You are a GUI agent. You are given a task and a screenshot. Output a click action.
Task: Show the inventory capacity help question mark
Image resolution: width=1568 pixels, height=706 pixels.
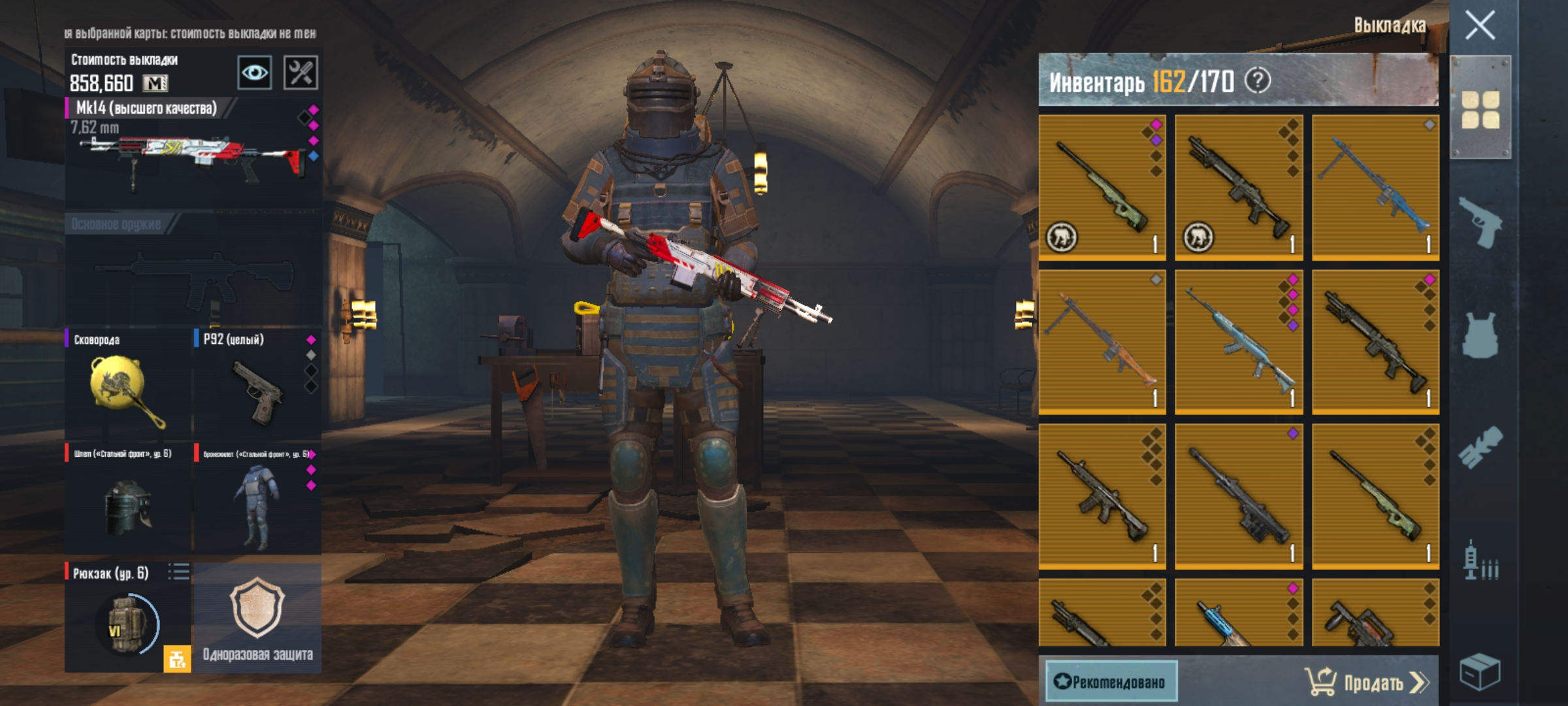[1258, 81]
